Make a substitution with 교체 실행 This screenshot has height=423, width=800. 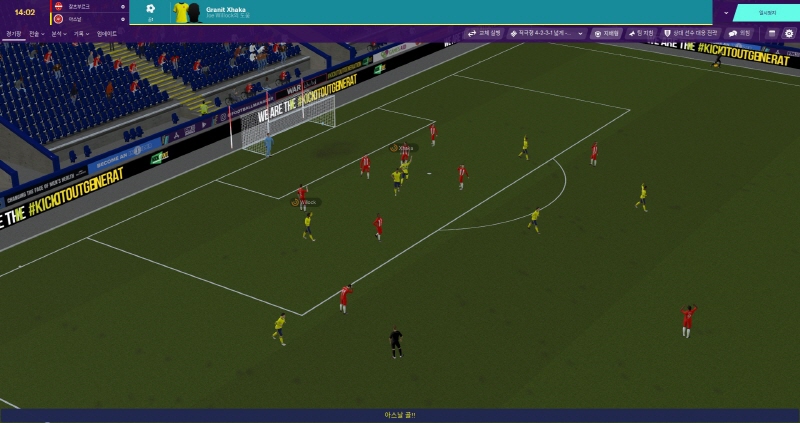coord(484,33)
